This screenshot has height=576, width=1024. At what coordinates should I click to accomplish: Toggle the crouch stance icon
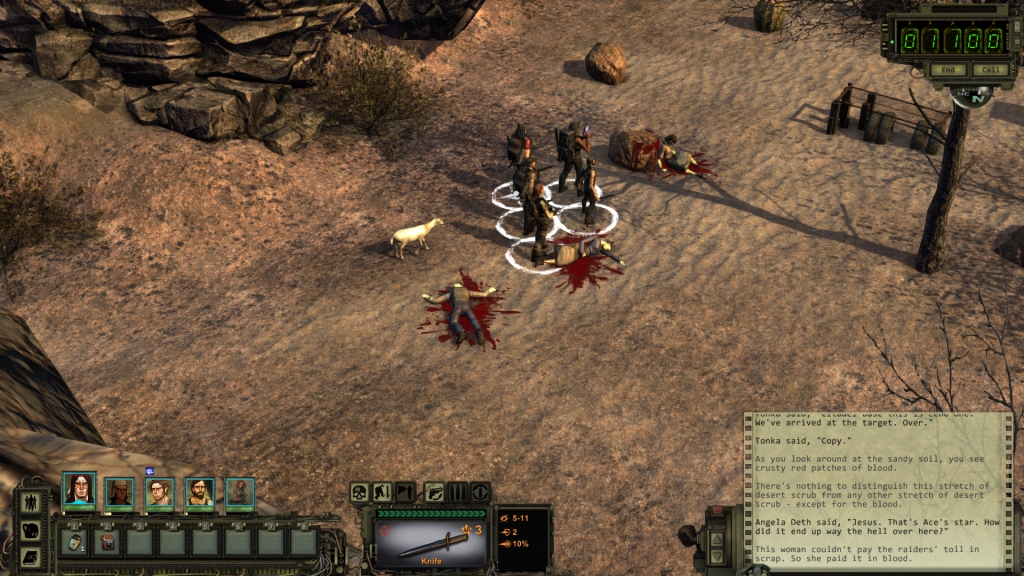click(x=382, y=491)
